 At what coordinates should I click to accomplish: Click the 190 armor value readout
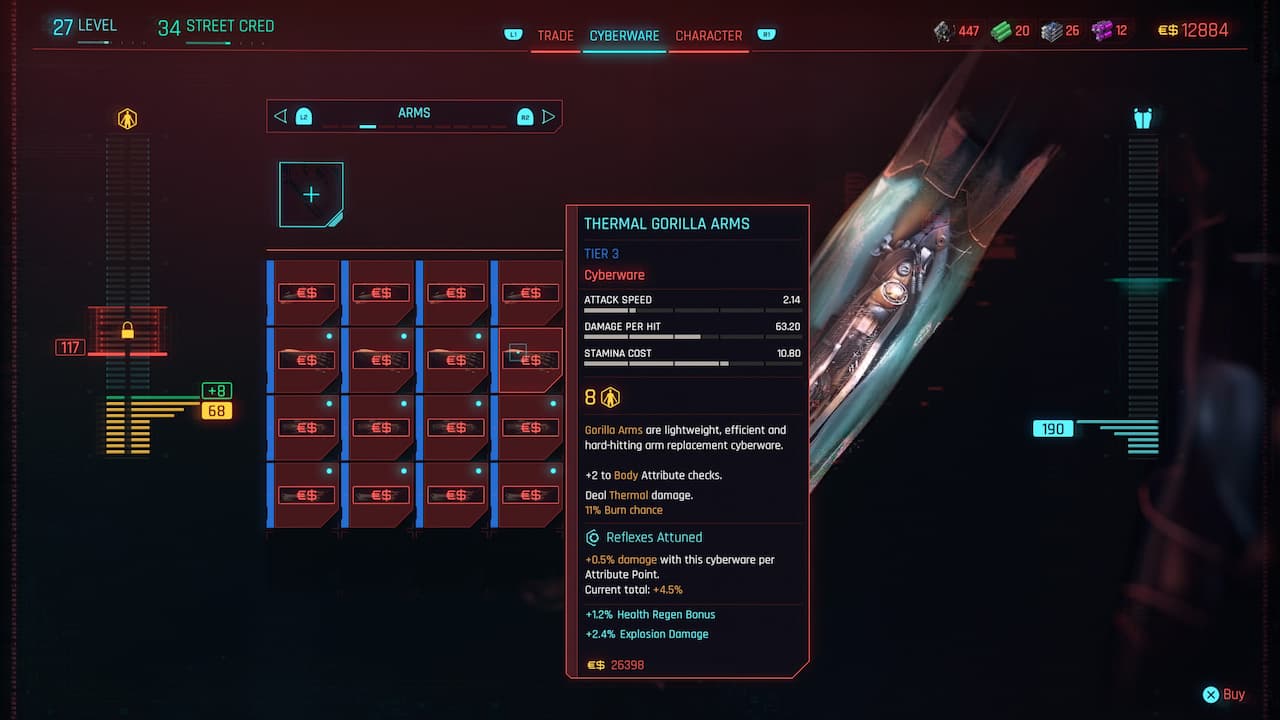[x=1052, y=427]
